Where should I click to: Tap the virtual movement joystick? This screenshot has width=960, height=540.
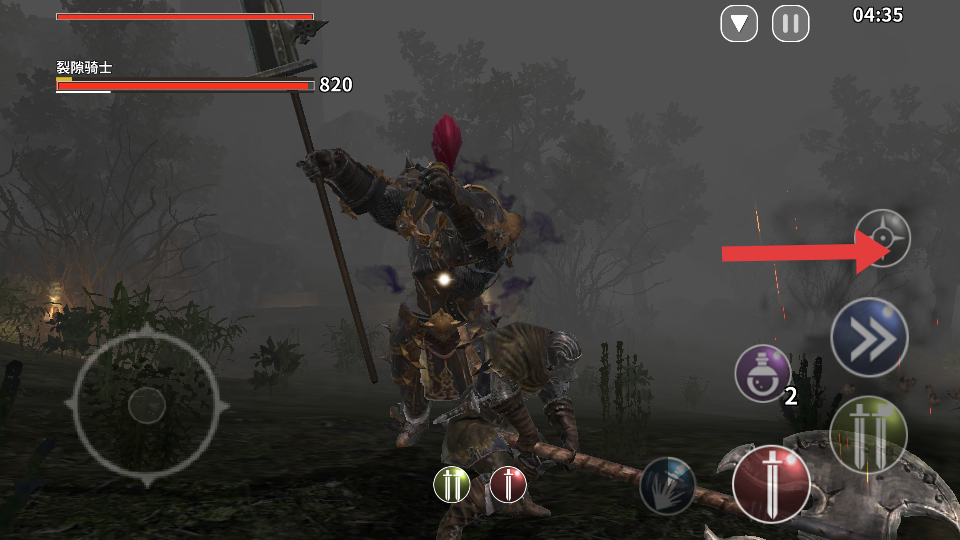coord(146,405)
